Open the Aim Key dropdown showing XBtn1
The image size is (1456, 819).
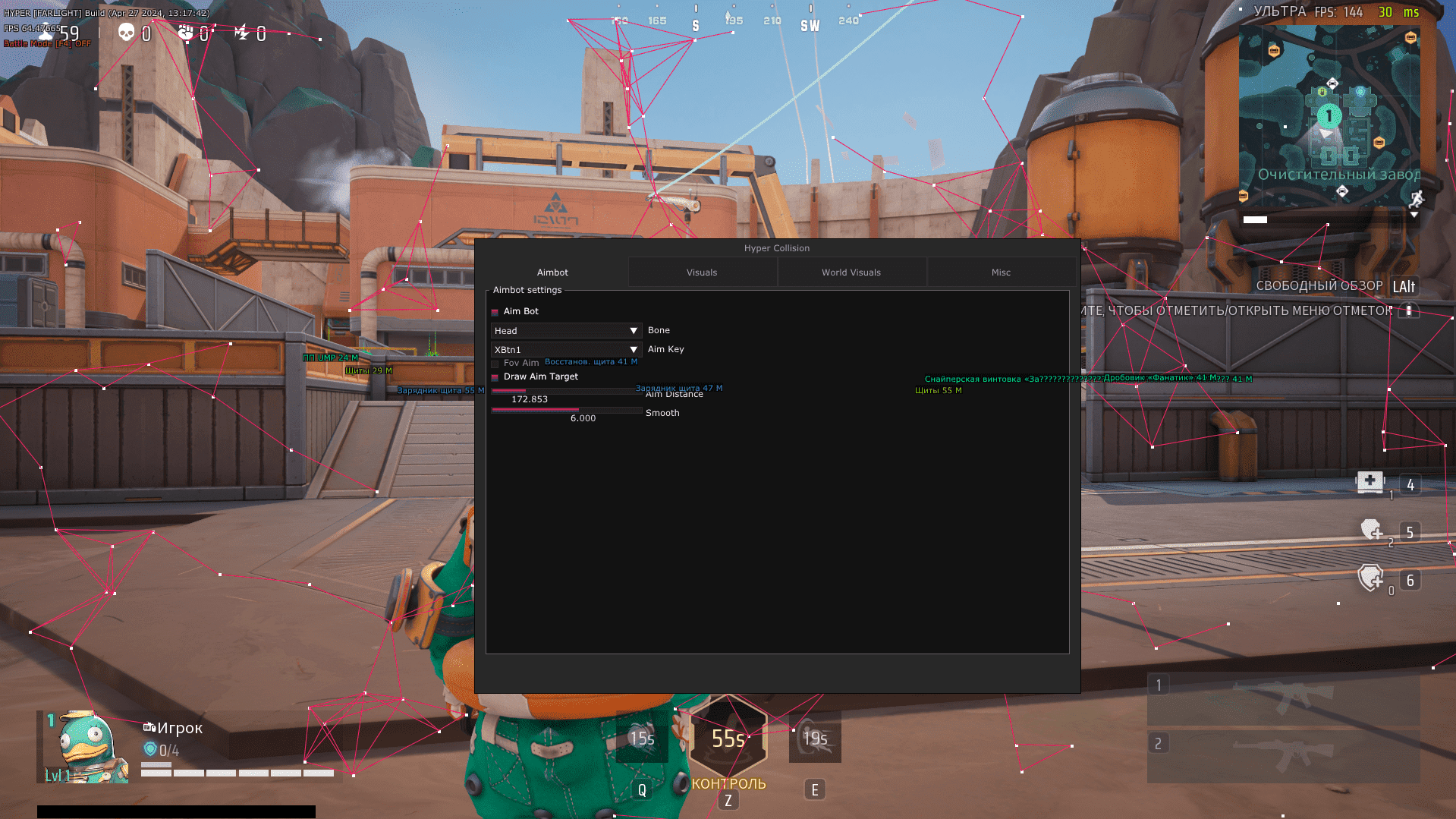pos(565,349)
